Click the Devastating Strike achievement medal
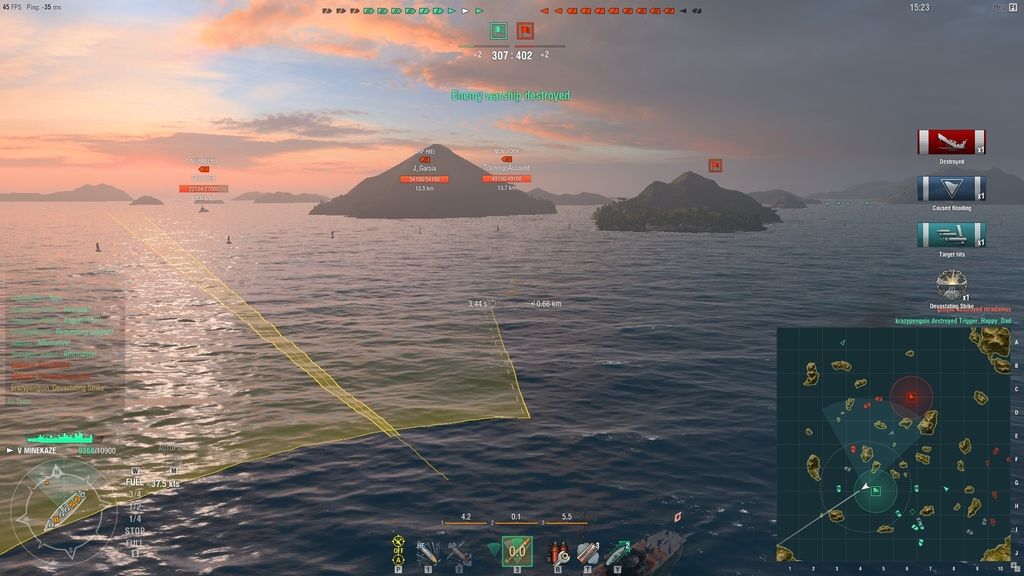1024x576 pixels. [x=951, y=284]
